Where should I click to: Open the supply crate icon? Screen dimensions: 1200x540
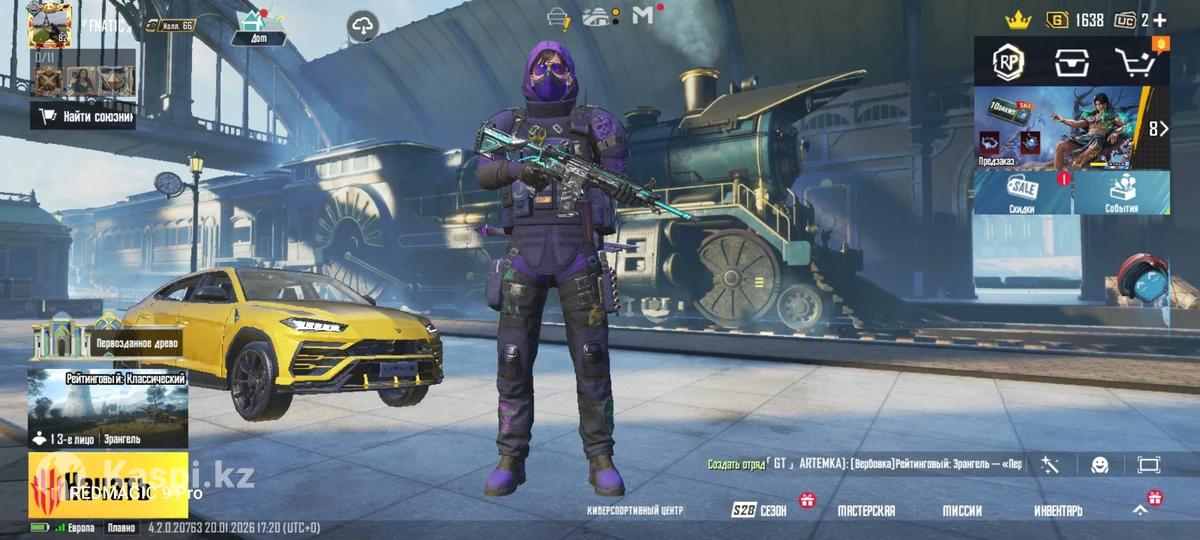(1071, 63)
